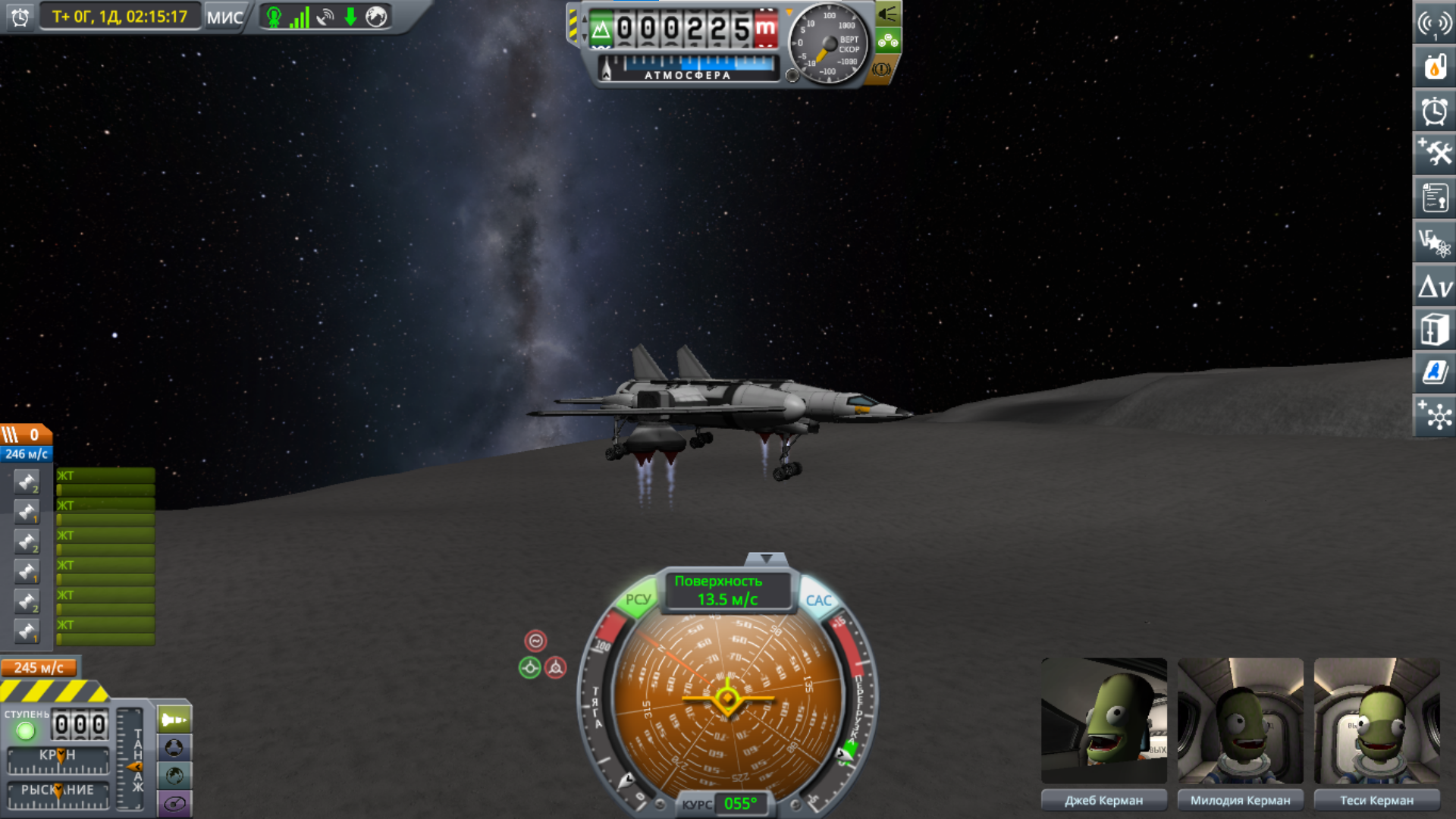
Task: Toggle the САС stability indicator
Action: click(x=818, y=601)
